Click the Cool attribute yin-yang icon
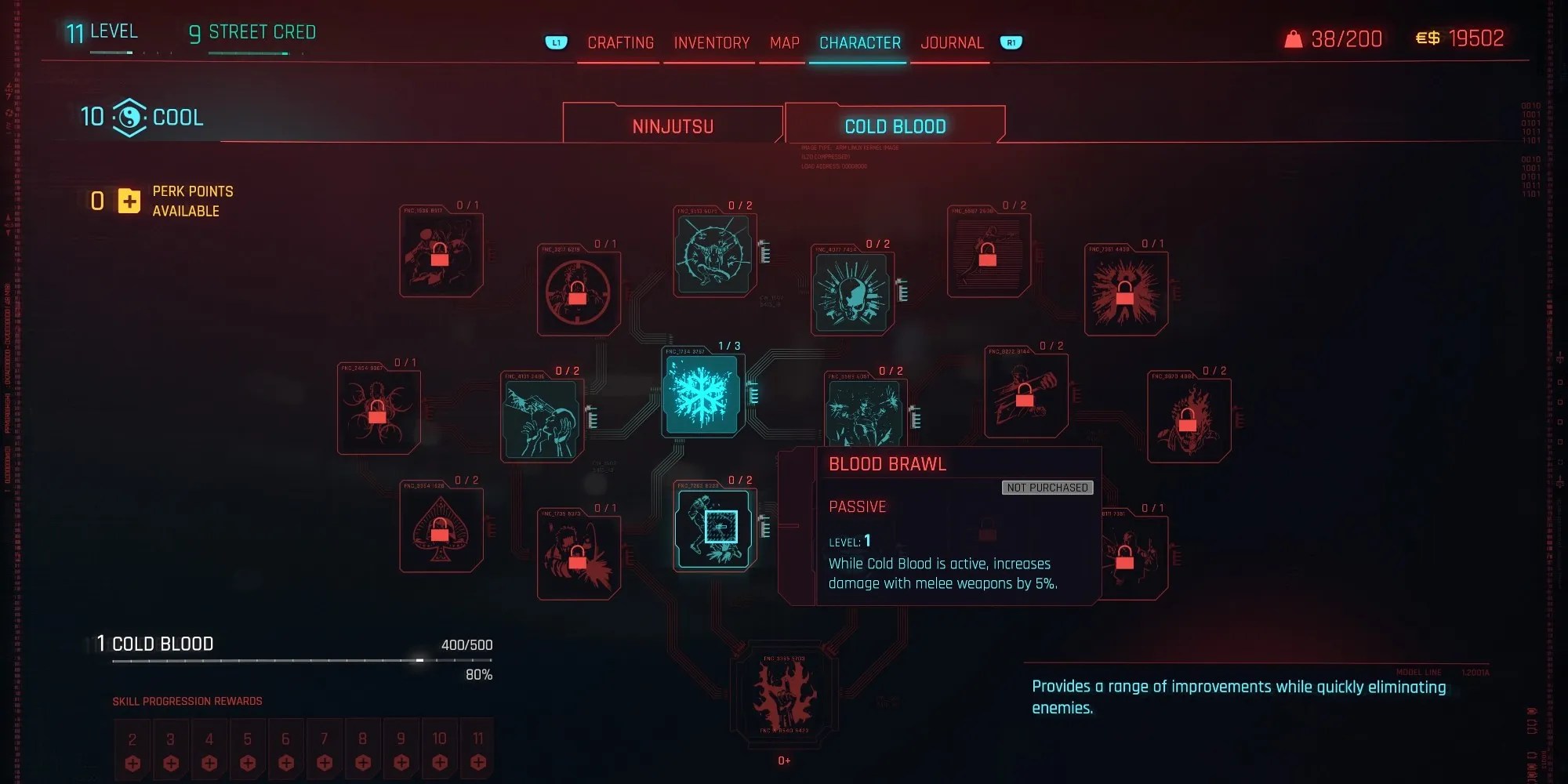 [x=131, y=116]
